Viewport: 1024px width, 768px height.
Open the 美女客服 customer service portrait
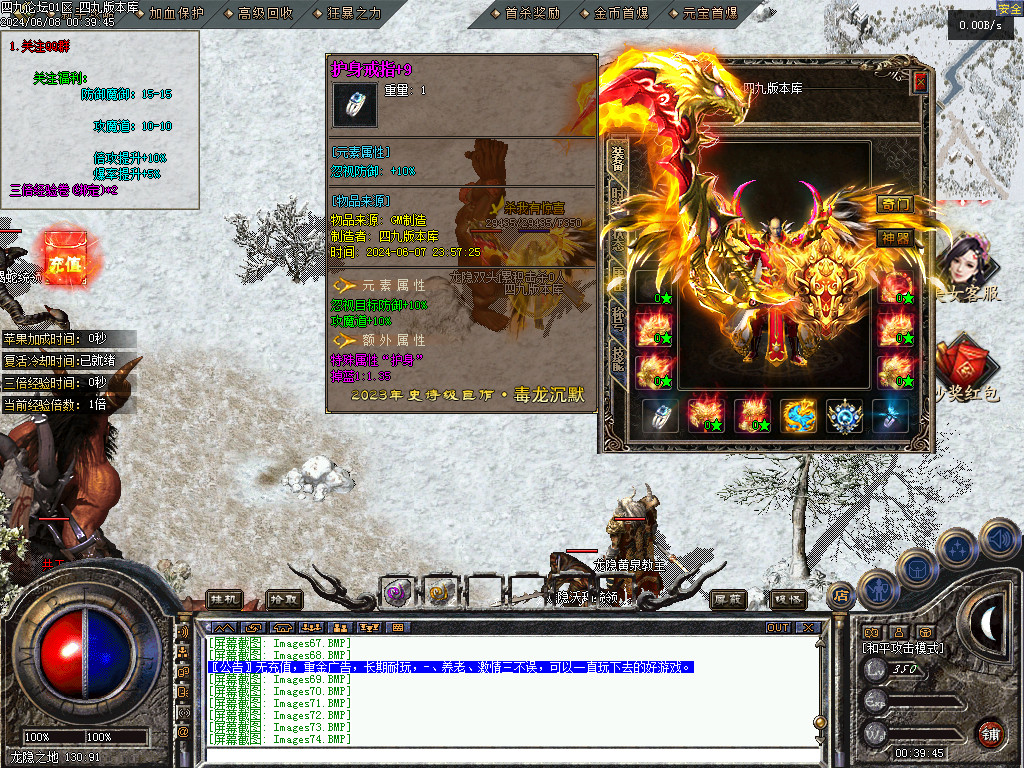963,263
